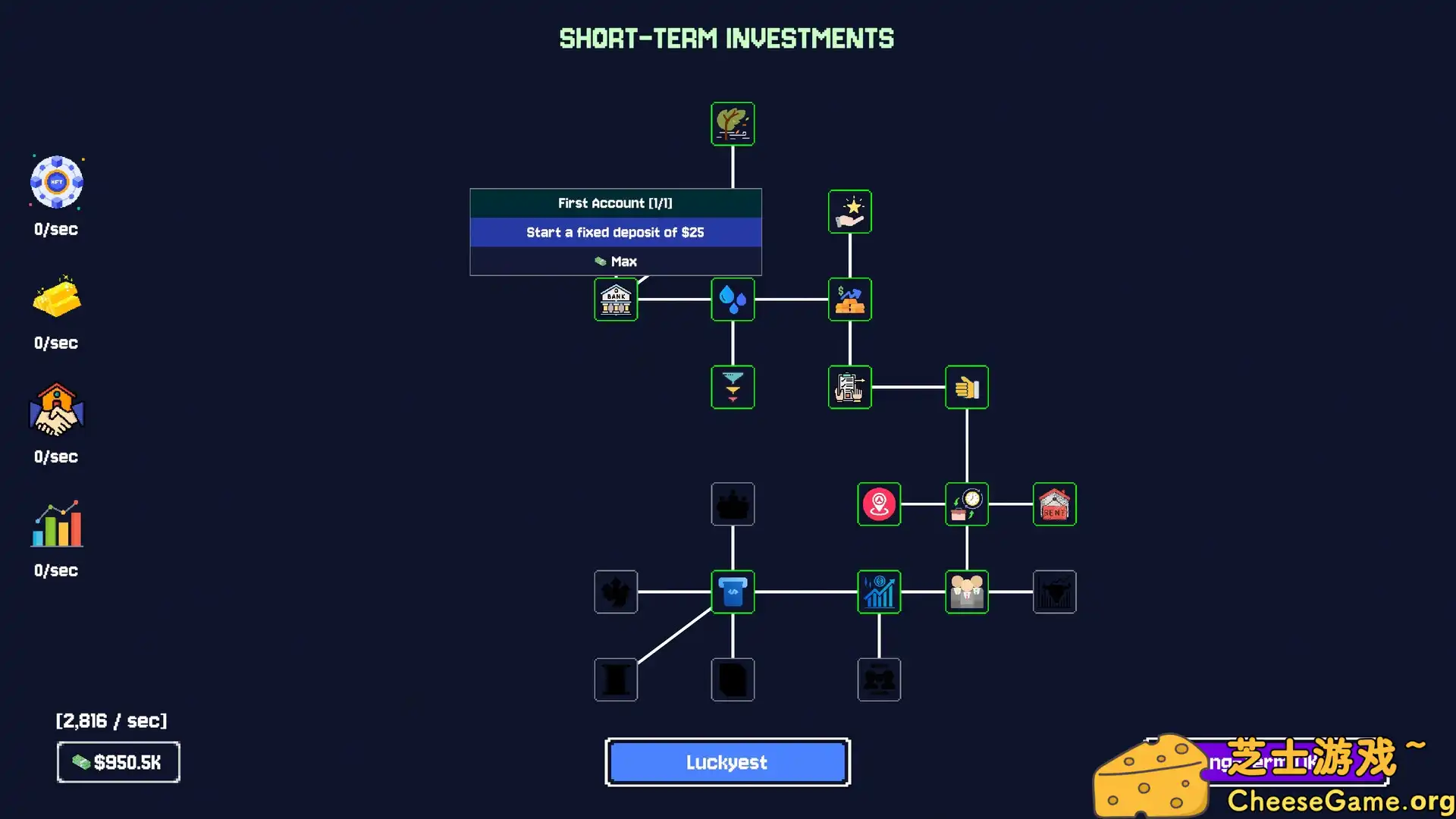The height and width of the screenshot is (819, 1456).
Task: Click the red location pin node
Action: click(x=879, y=504)
